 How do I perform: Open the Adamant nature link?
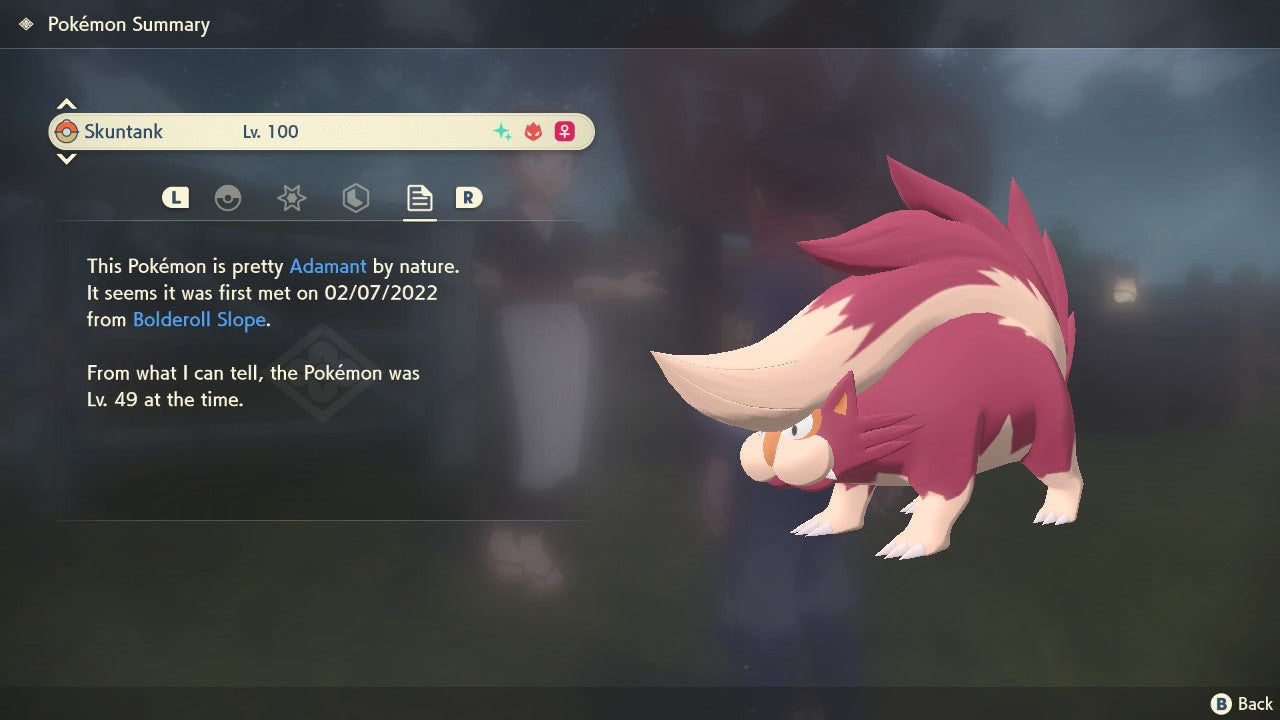[326, 266]
